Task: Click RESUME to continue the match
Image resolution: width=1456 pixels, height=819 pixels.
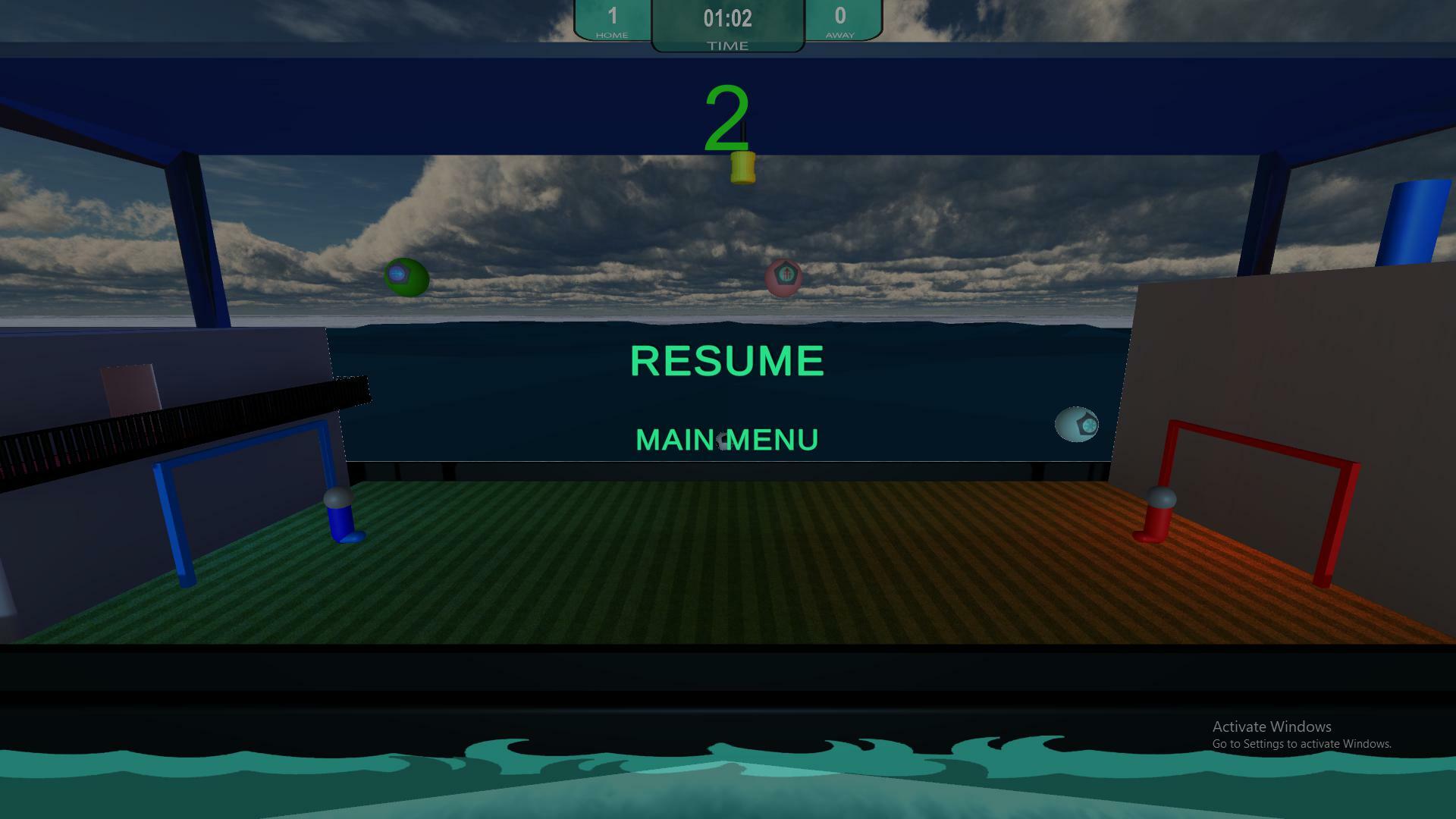Action: click(725, 360)
